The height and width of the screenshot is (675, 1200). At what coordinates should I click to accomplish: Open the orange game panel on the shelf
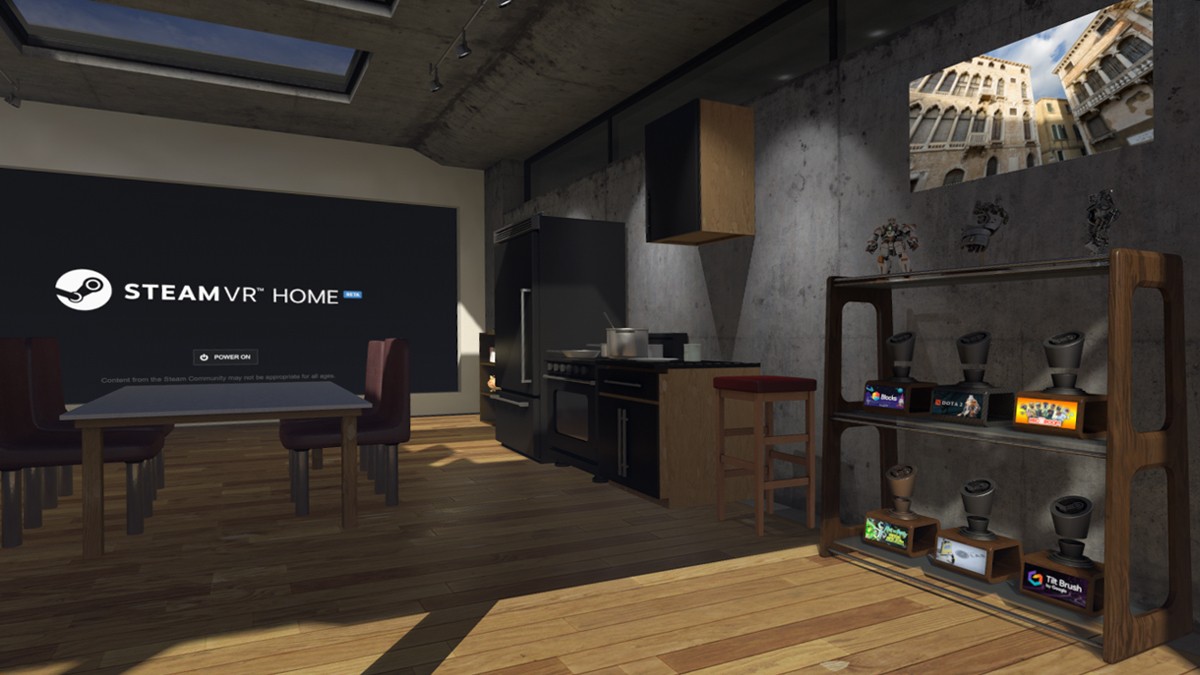click(x=1047, y=412)
